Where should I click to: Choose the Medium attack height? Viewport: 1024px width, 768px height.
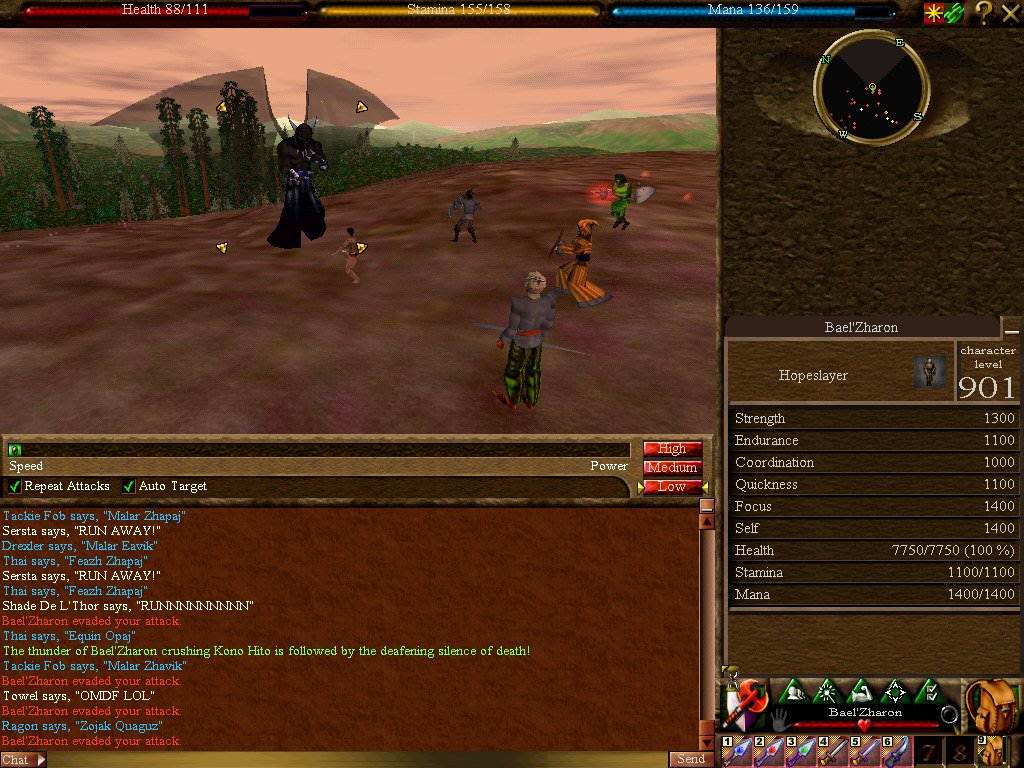click(x=672, y=468)
